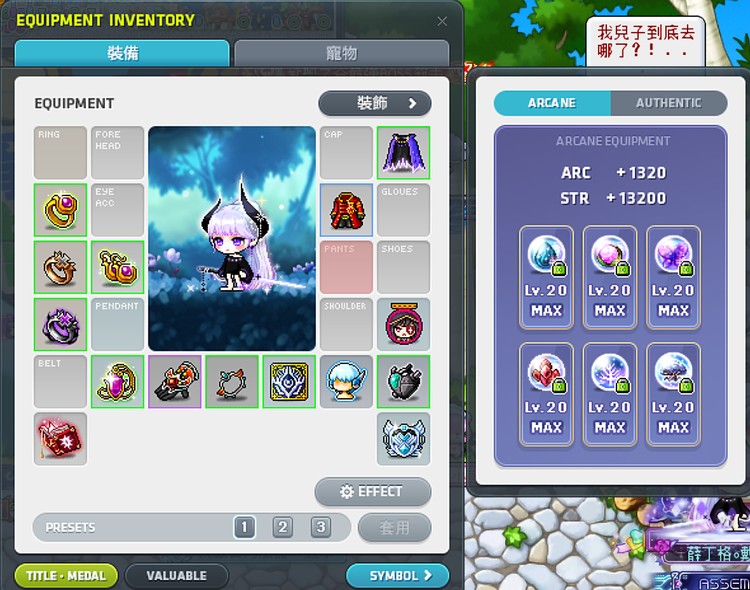750x590 pixels.
Task: Click the winged silver emblem slot
Action: tap(404, 439)
